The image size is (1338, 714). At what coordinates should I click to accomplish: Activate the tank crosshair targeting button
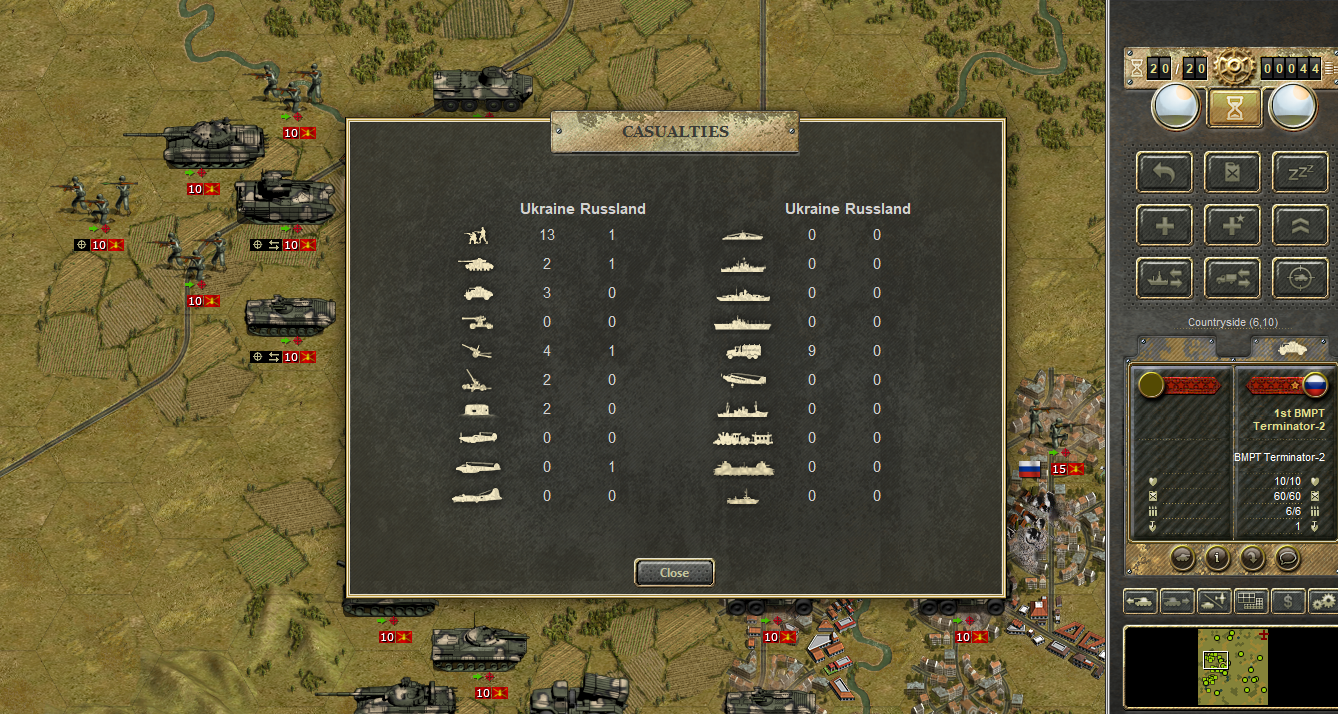(1299, 278)
